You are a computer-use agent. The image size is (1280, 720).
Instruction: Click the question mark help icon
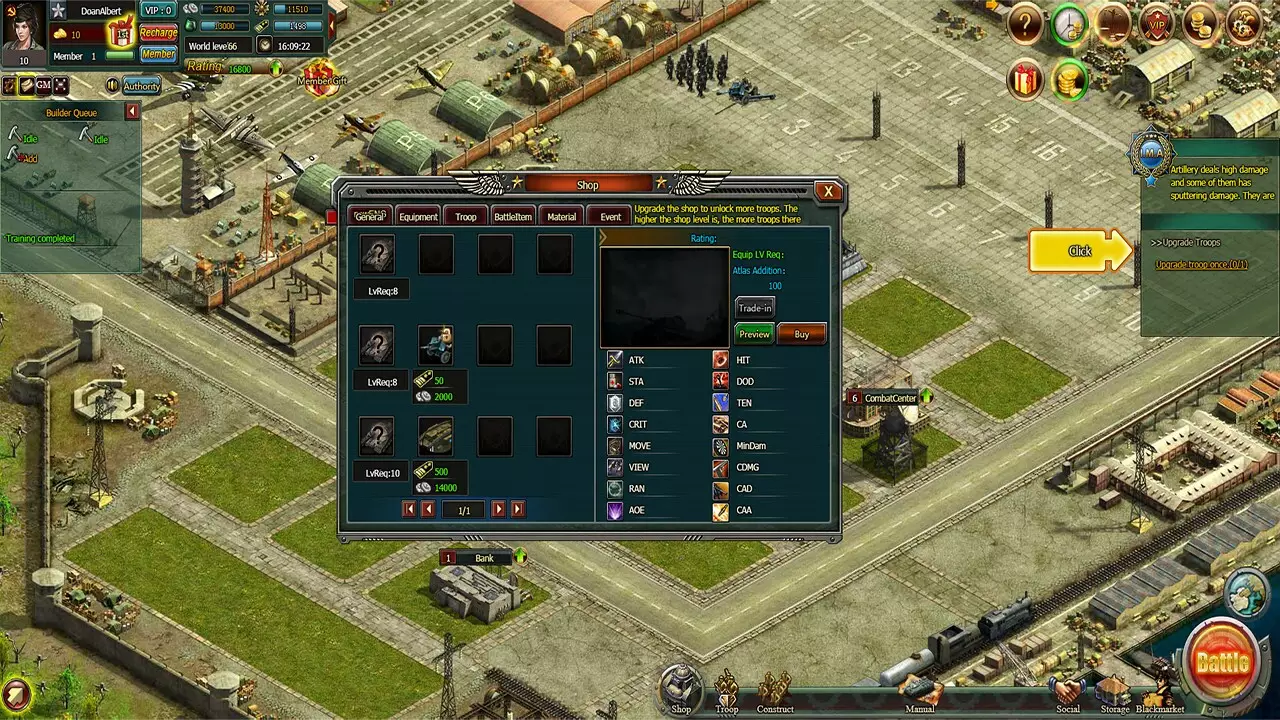click(1024, 22)
